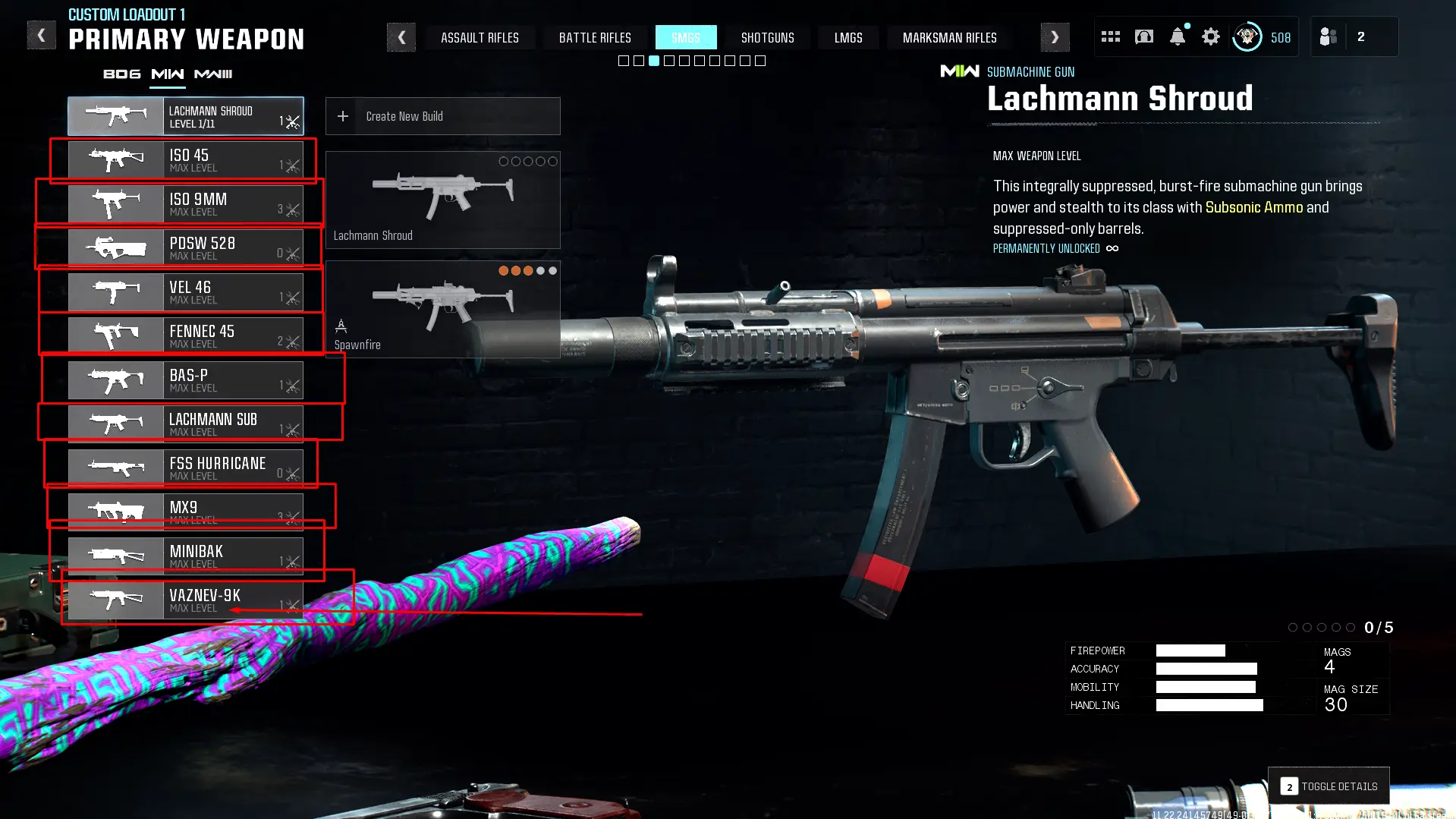Open the settings gear icon

1210,36
